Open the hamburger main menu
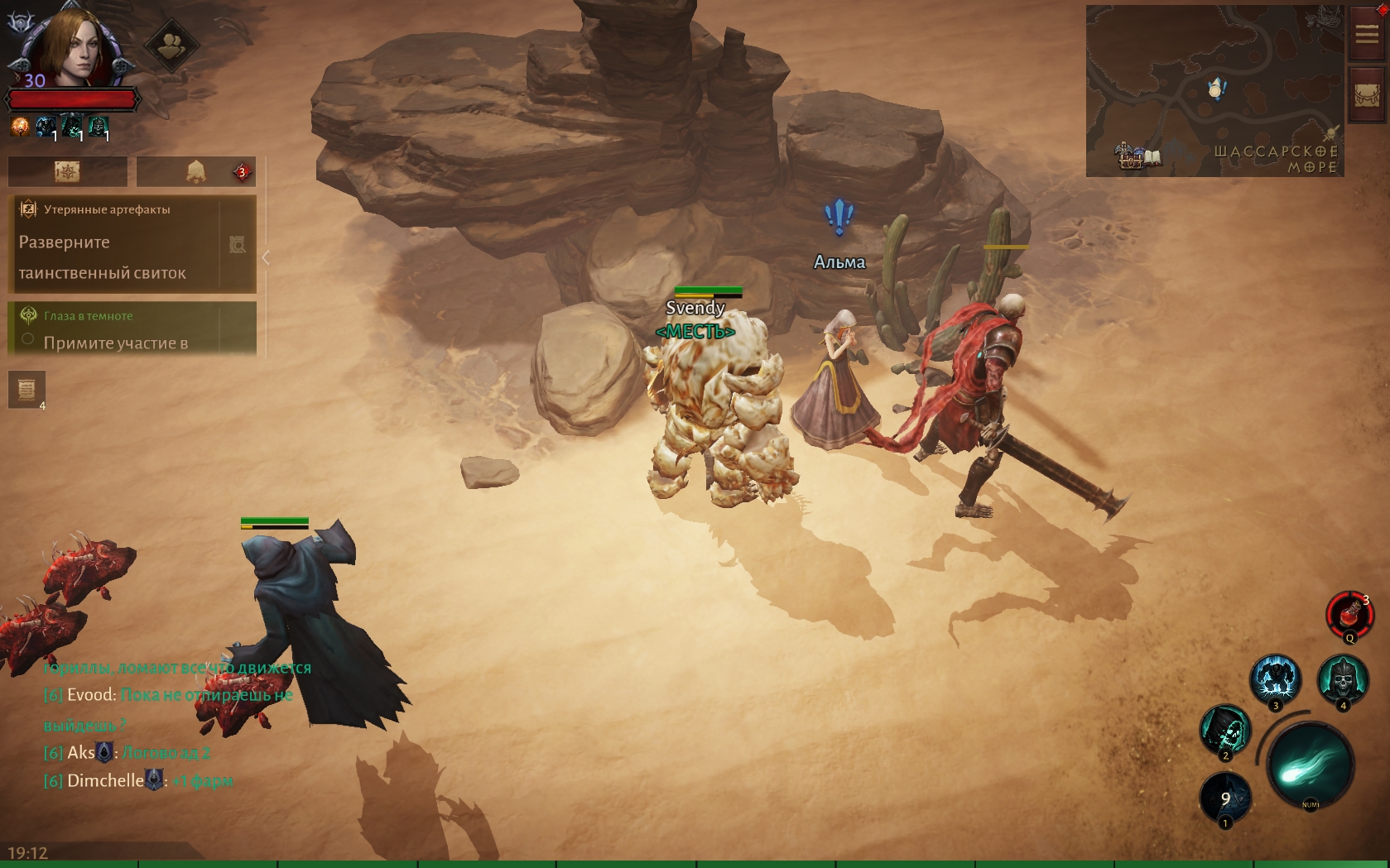 (1367, 34)
